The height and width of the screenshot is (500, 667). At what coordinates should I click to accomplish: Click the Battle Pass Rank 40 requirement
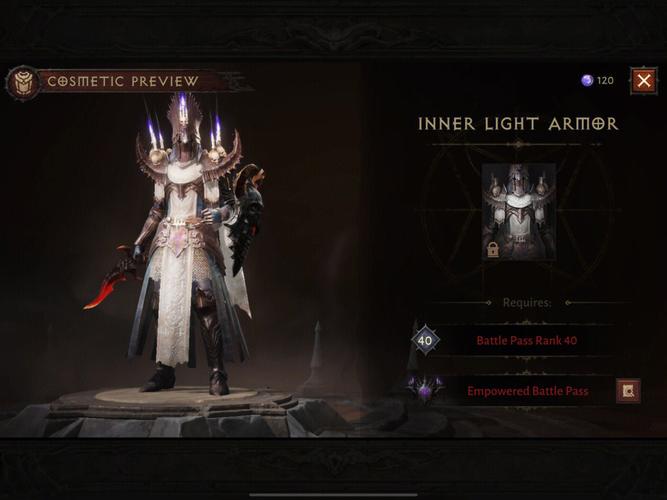click(526, 341)
